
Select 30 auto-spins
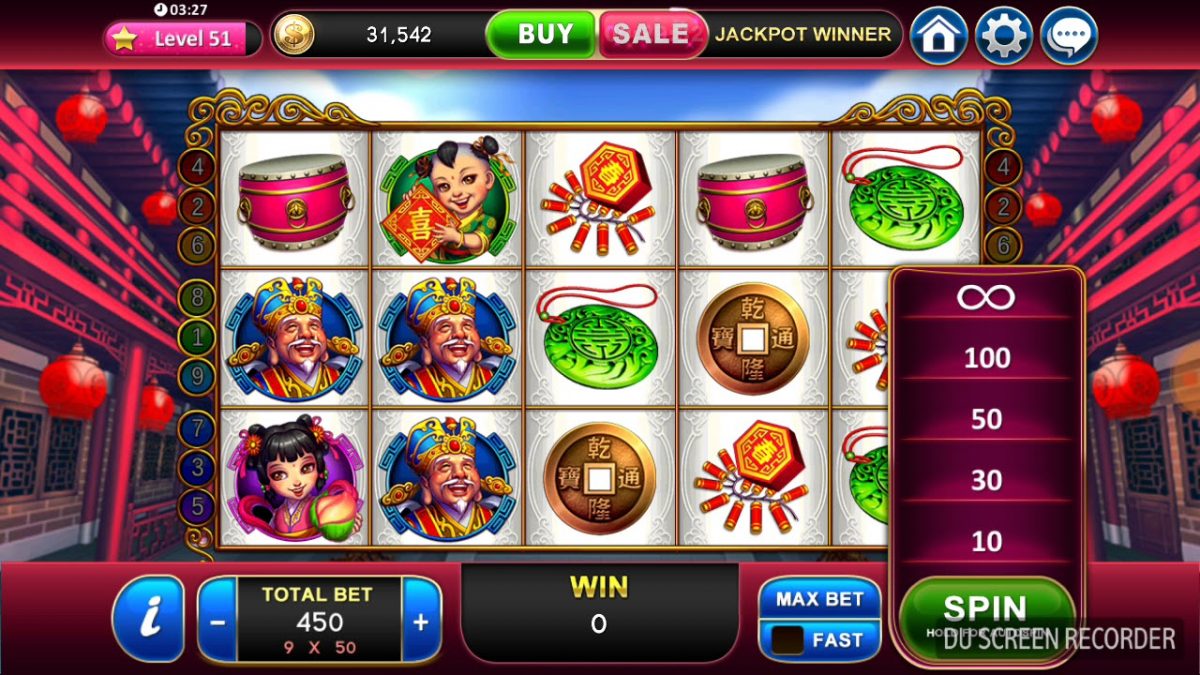(x=986, y=481)
